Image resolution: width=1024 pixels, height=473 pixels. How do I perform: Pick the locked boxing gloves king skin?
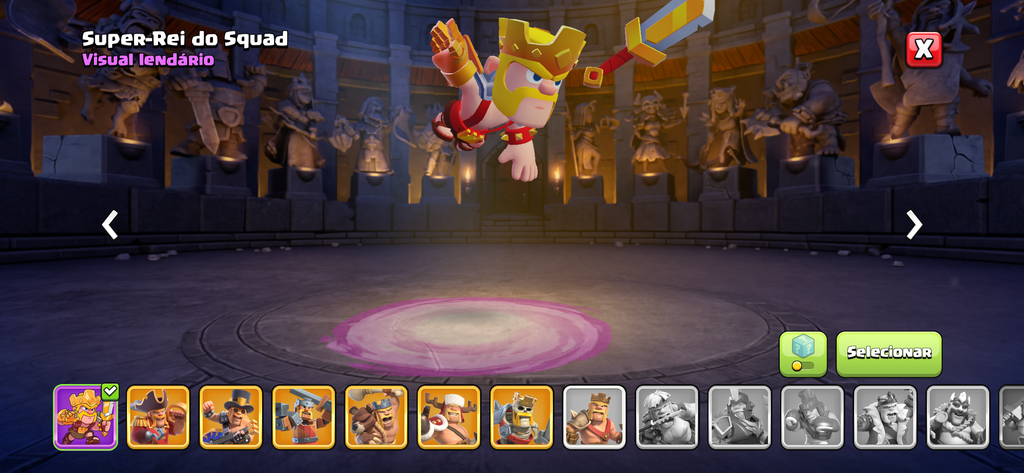tap(812, 417)
